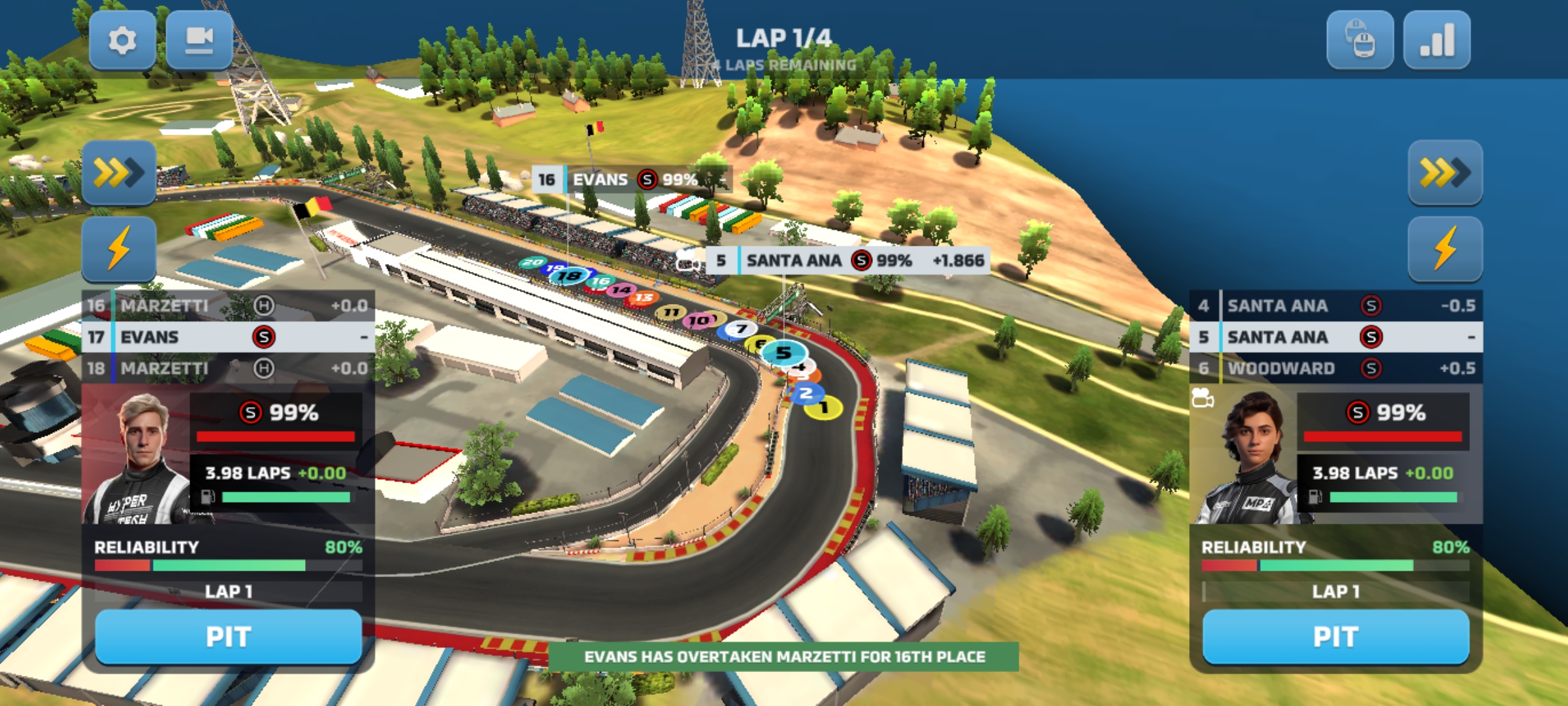Click the highlighted Evans row in position 17
The width and height of the screenshot is (1568, 706).
click(x=228, y=337)
